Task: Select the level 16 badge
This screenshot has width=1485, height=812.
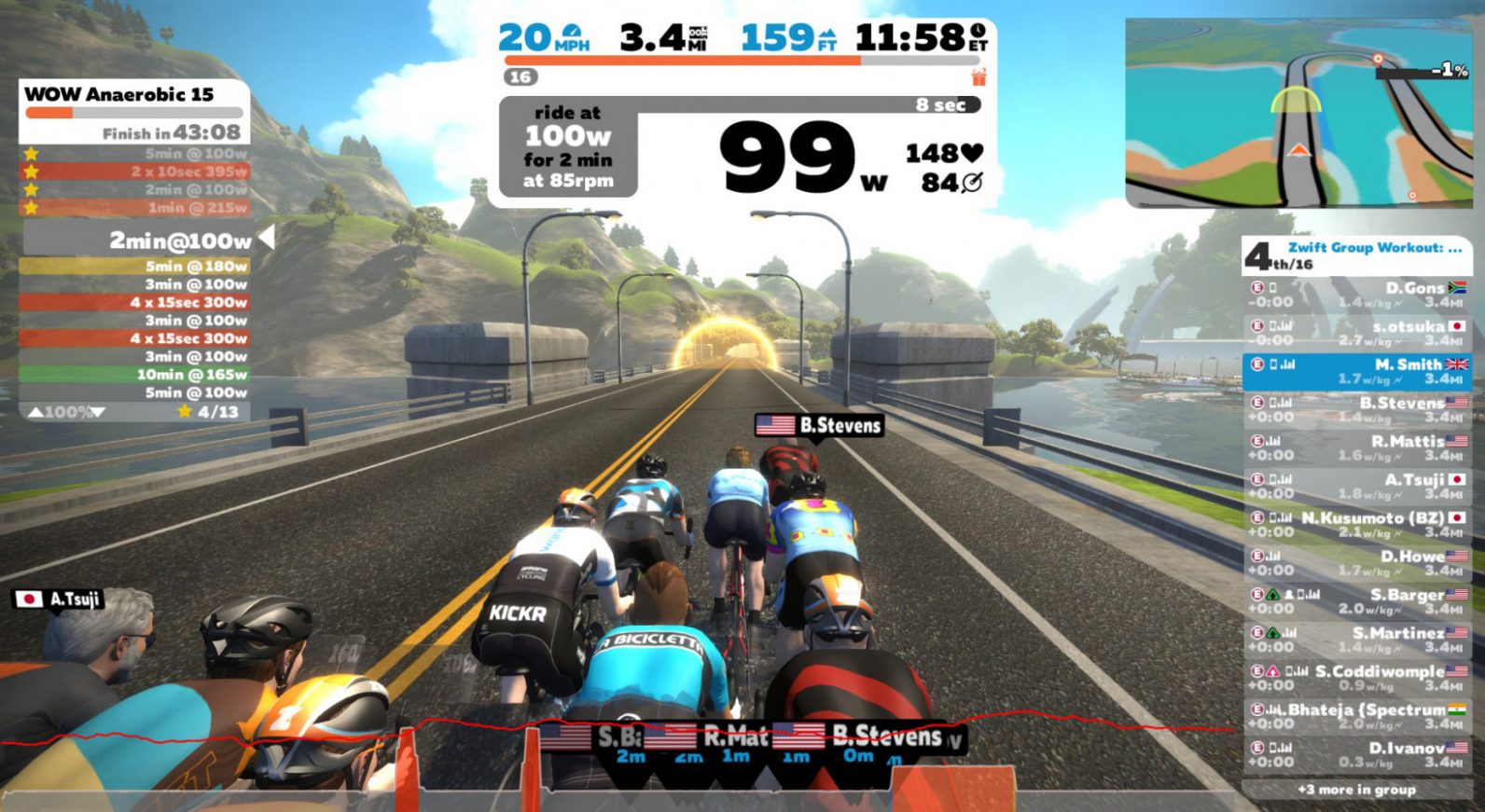Action: click(x=520, y=77)
